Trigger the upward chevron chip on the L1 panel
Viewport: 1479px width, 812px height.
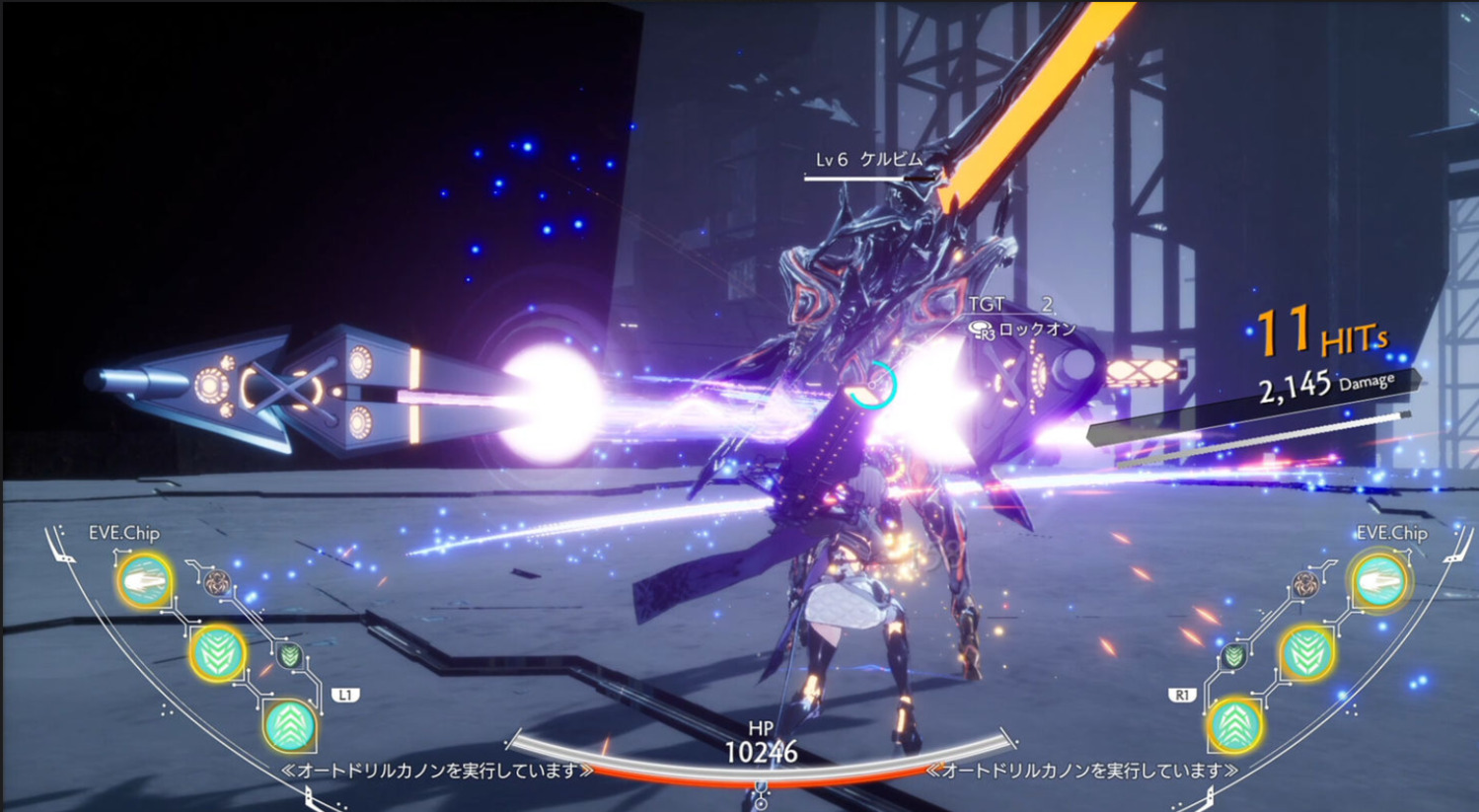click(x=289, y=725)
